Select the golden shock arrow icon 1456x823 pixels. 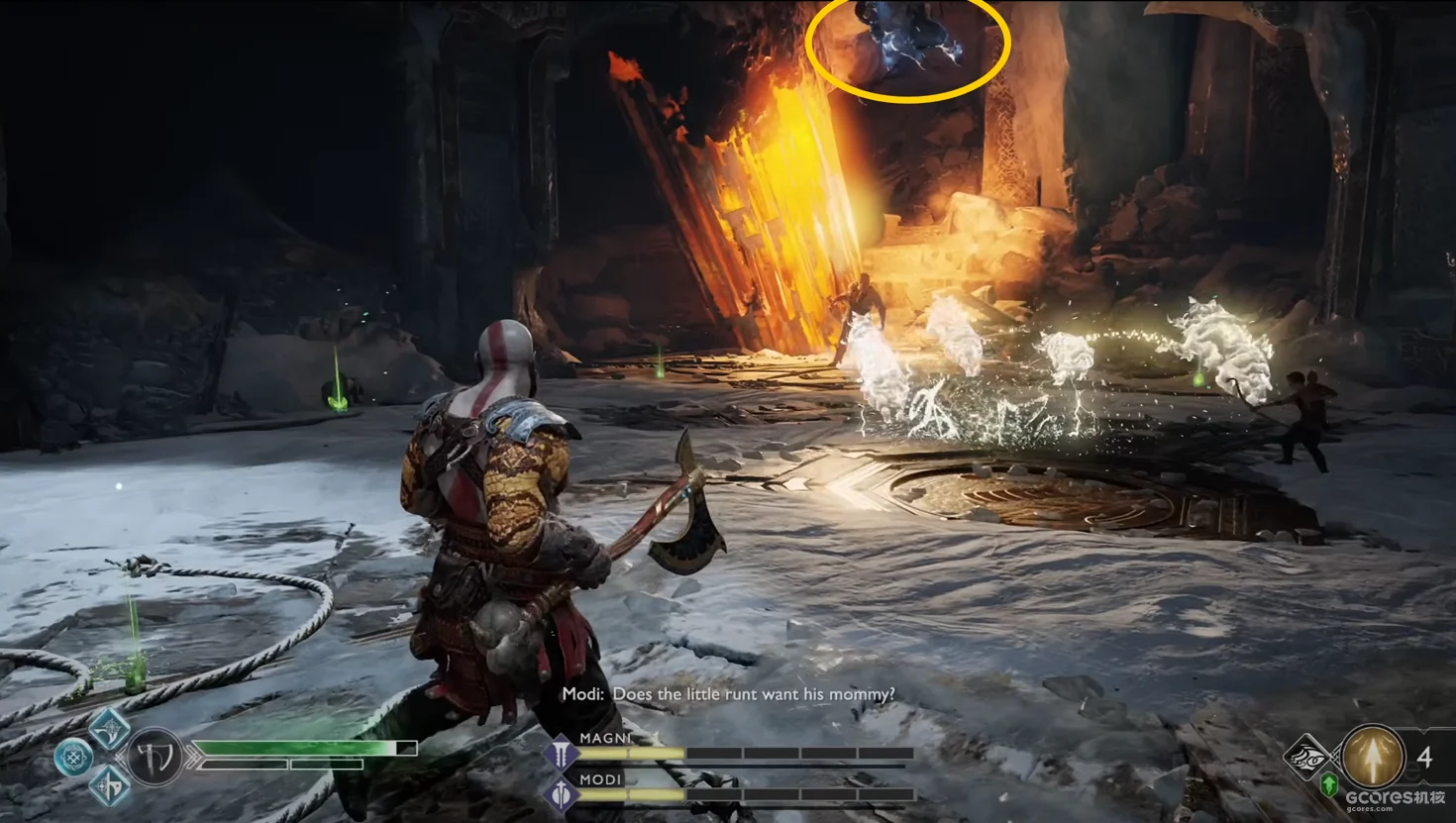1373,757
